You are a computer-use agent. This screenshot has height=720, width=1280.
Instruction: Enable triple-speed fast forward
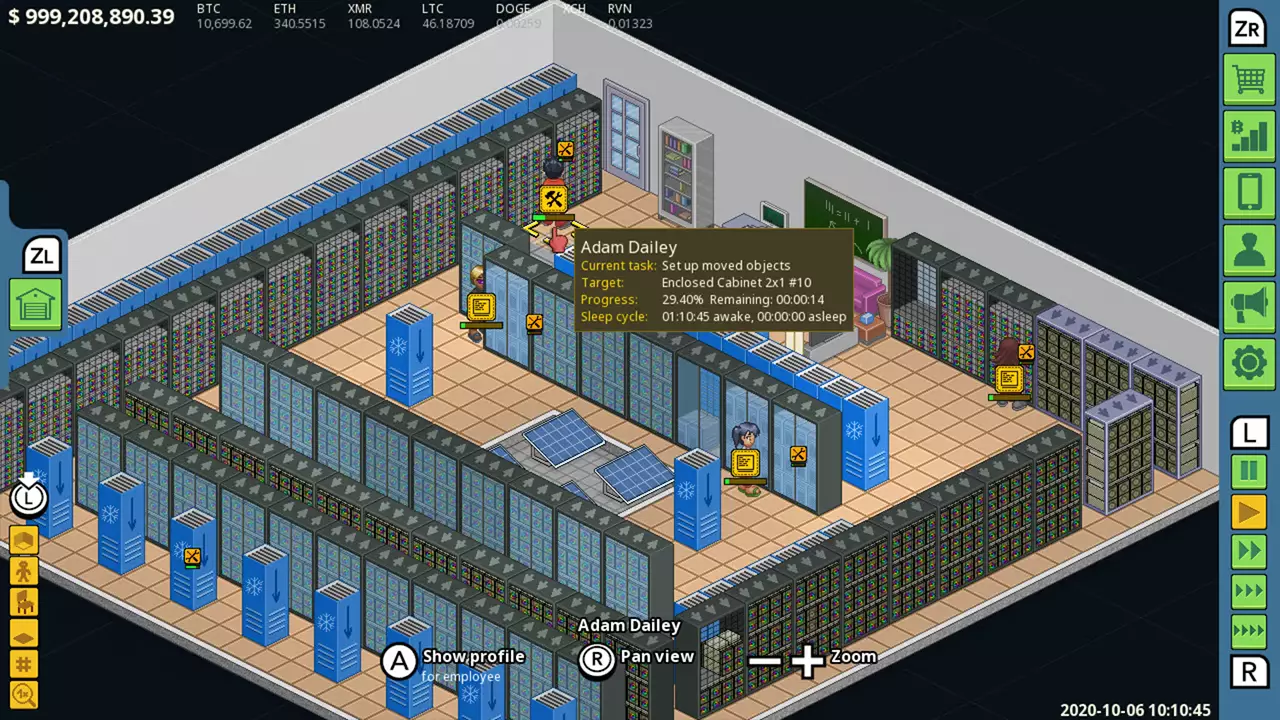click(x=1249, y=590)
